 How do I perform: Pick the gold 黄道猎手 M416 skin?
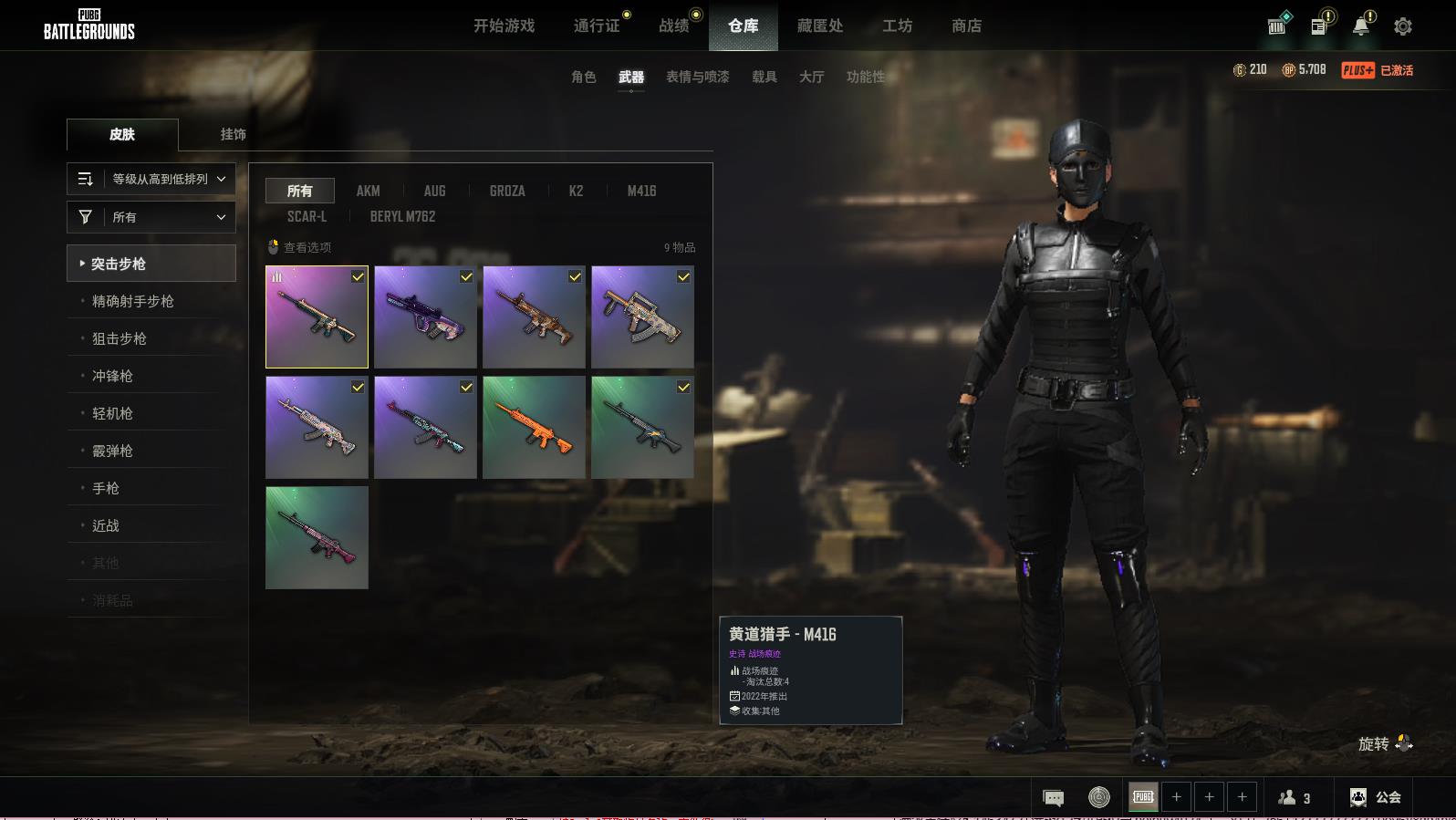317,317
